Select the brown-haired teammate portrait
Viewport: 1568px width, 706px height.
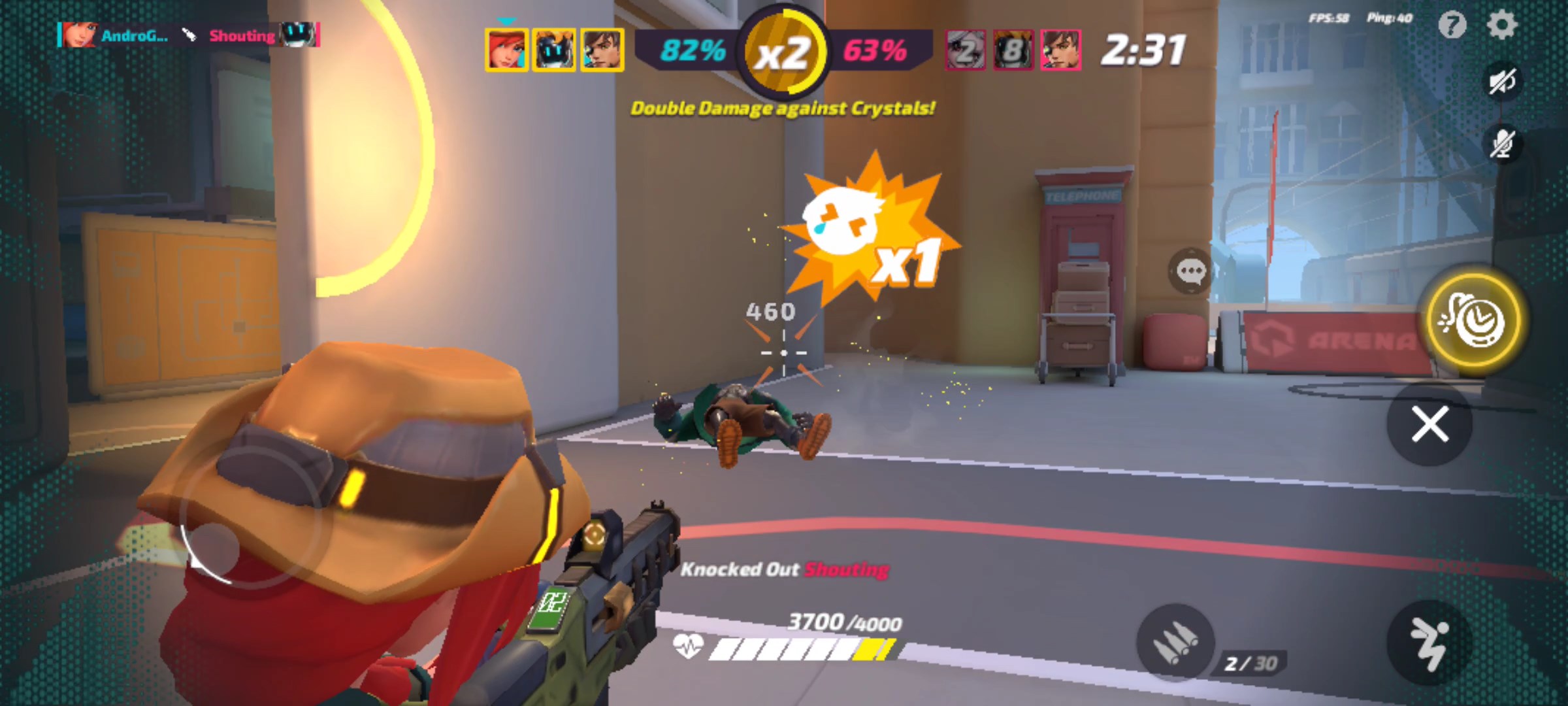pos(602,50)
